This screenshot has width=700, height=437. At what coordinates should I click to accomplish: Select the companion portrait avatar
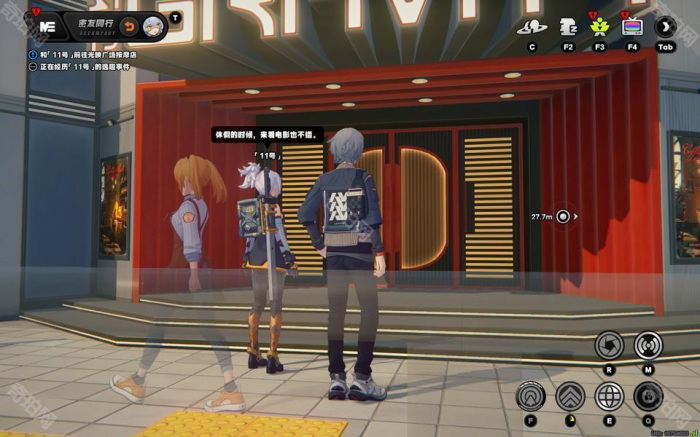click(154, 25)
